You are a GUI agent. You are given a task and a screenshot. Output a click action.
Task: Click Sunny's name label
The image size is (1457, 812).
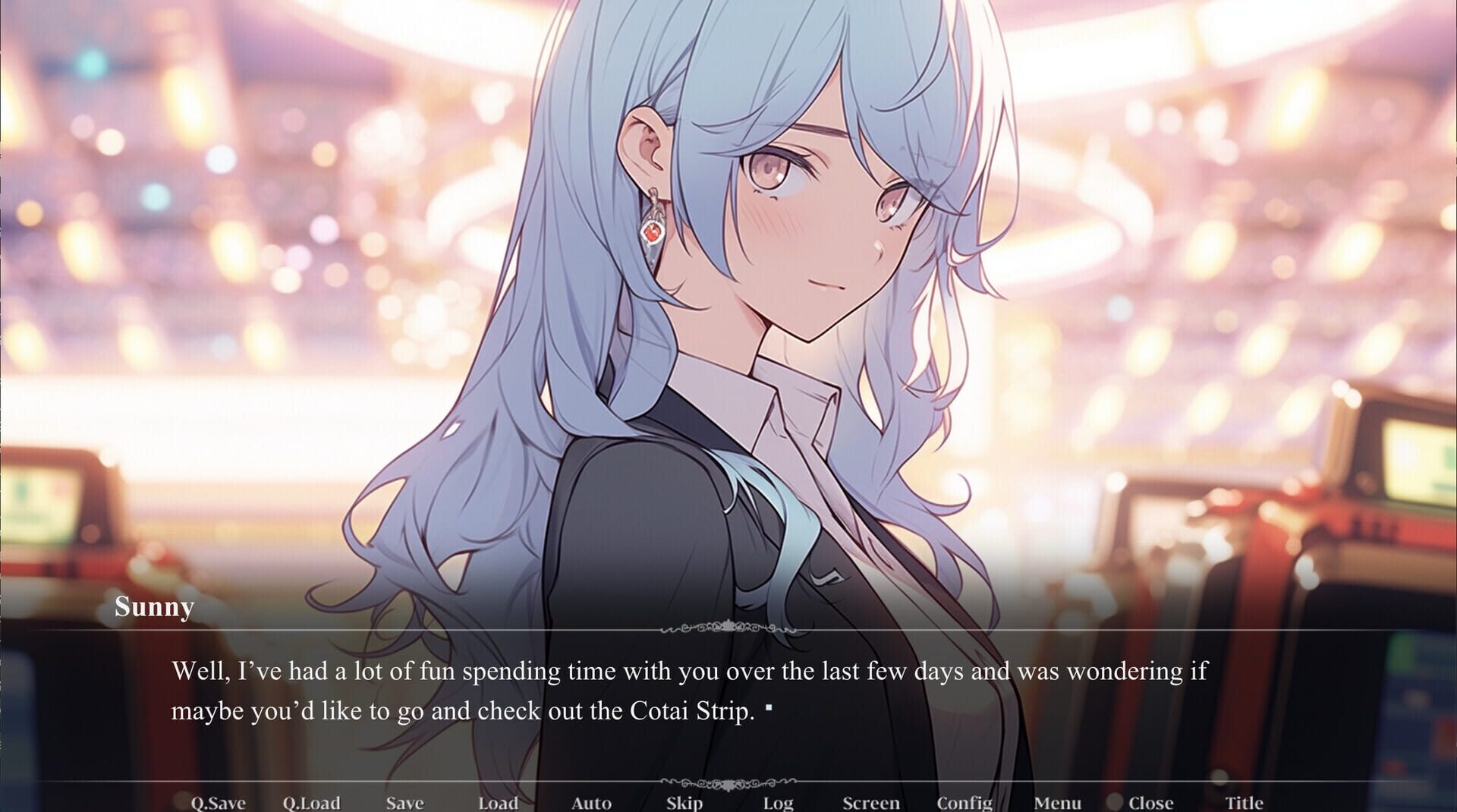(154, 607)
